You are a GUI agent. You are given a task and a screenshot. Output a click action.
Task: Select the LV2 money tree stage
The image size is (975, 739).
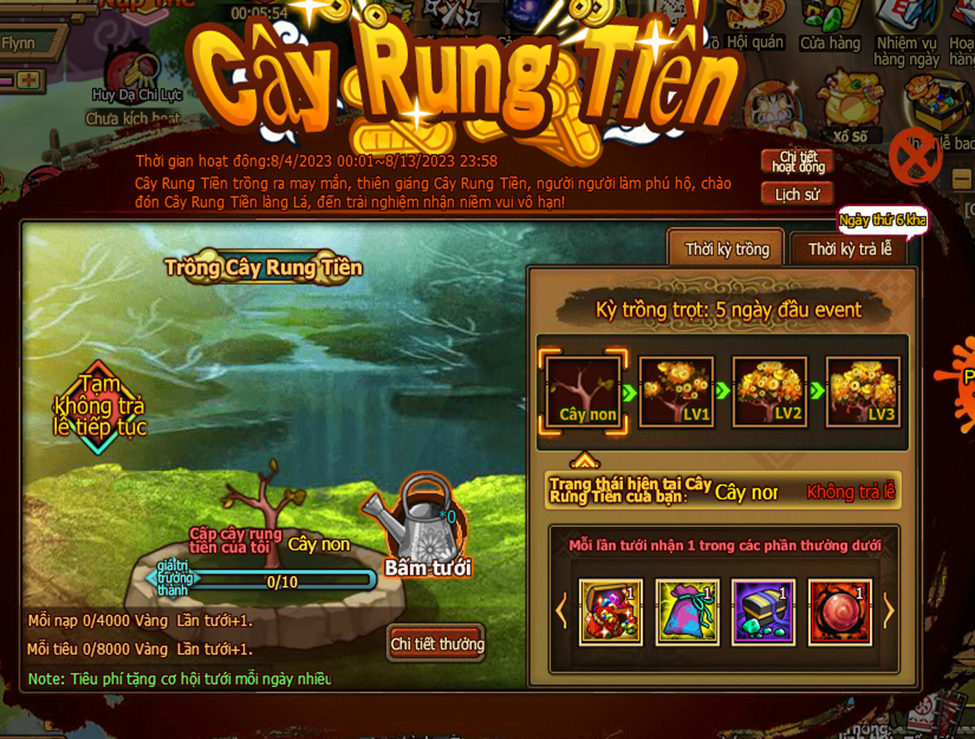tap(770, 391)
